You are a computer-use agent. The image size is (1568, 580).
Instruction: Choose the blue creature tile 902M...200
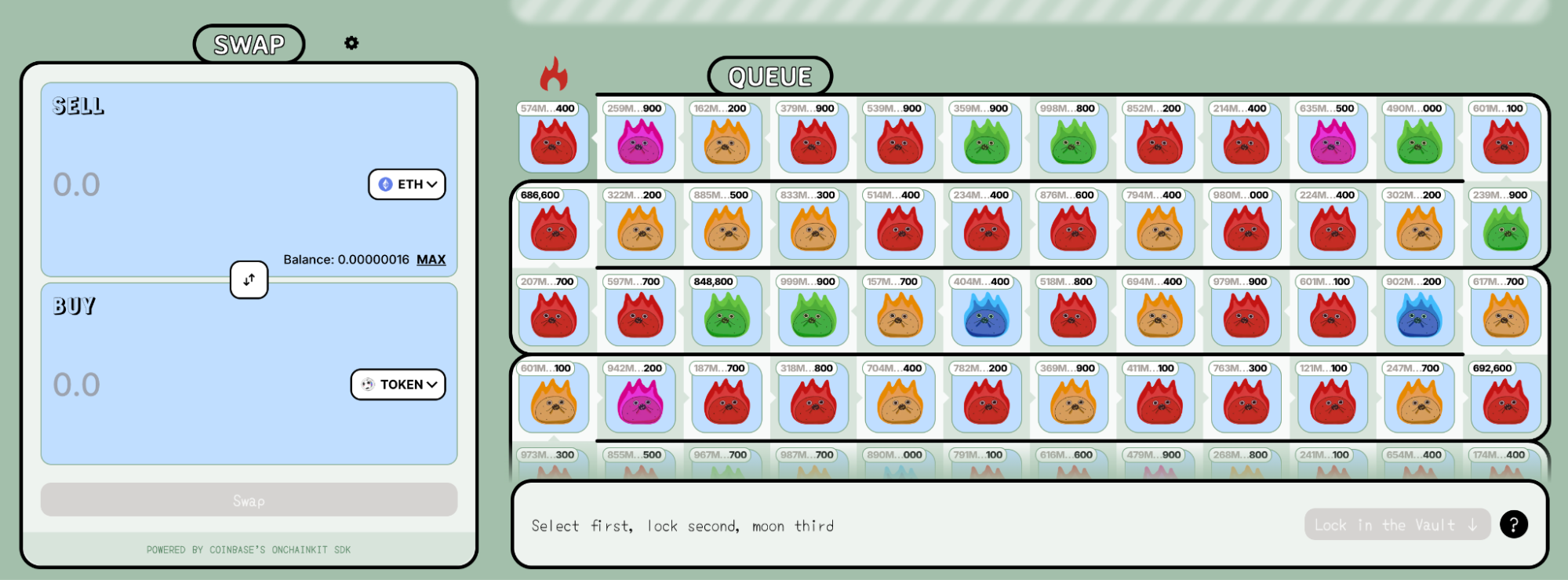tap(1419, 312)
